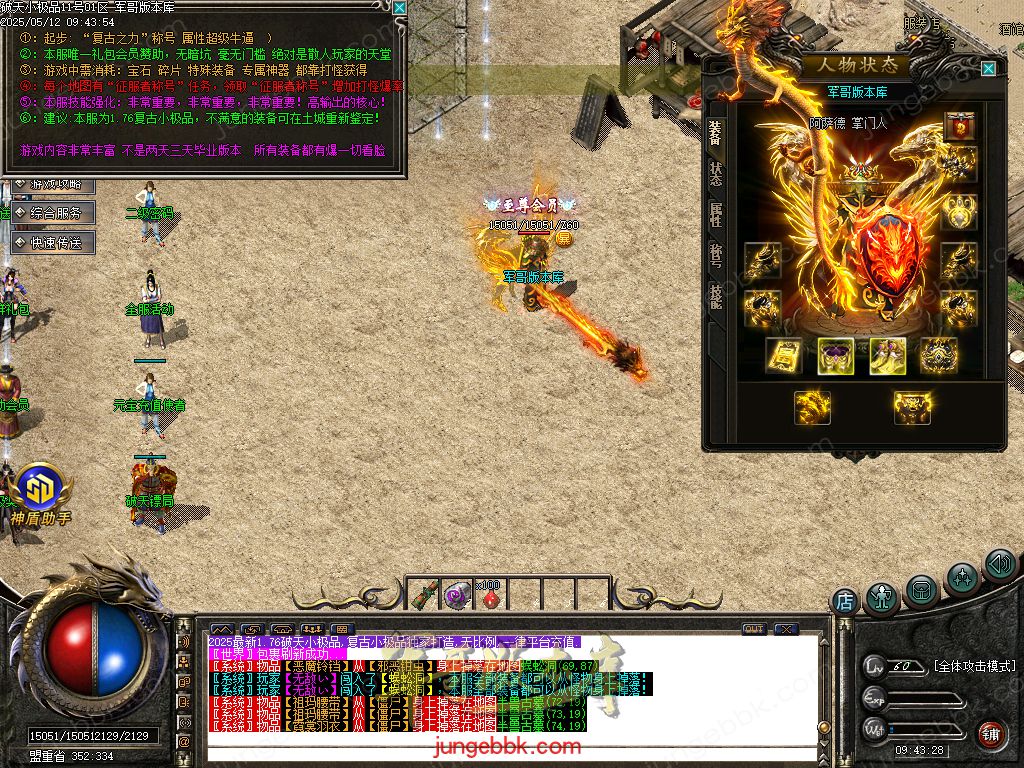This screenshot has height=768, width=1024.
Task: Open the red 铺 stall button
Action: click(990, 734)
